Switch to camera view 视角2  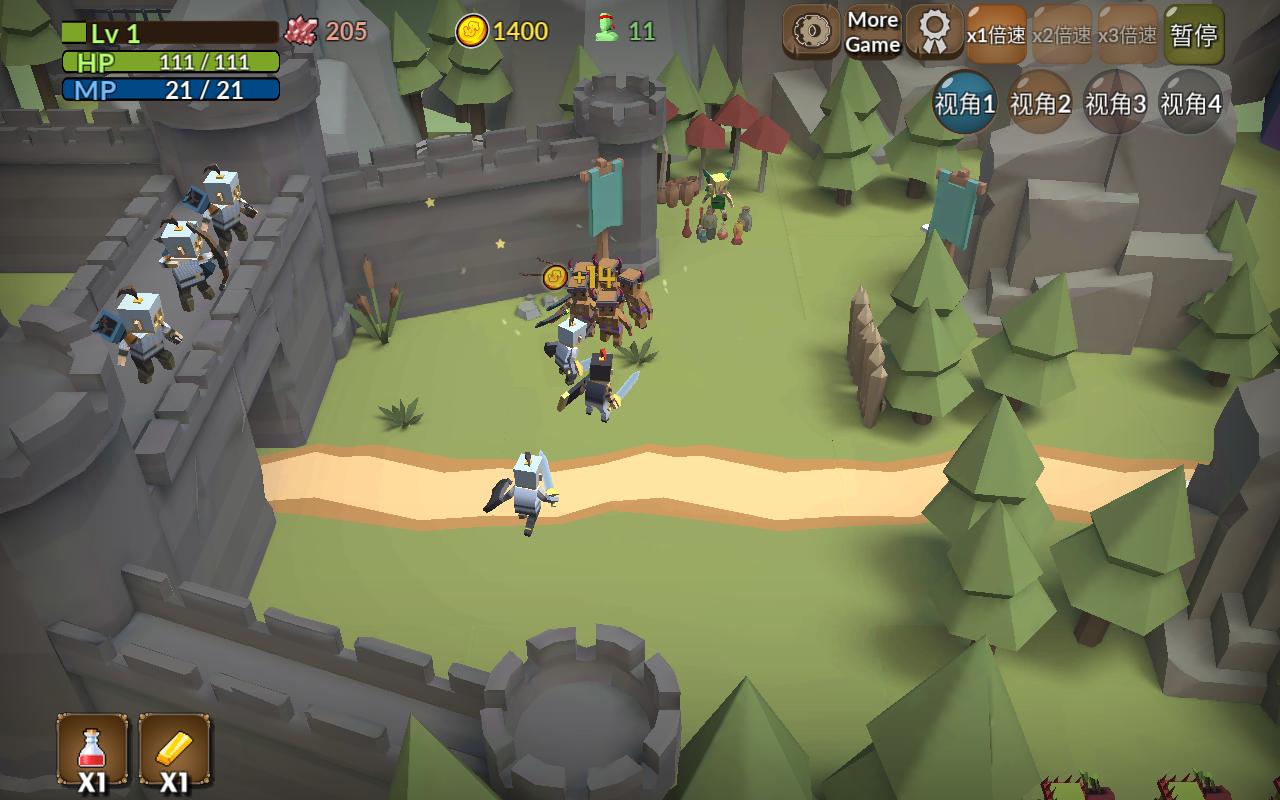[x=1040, y=103]
